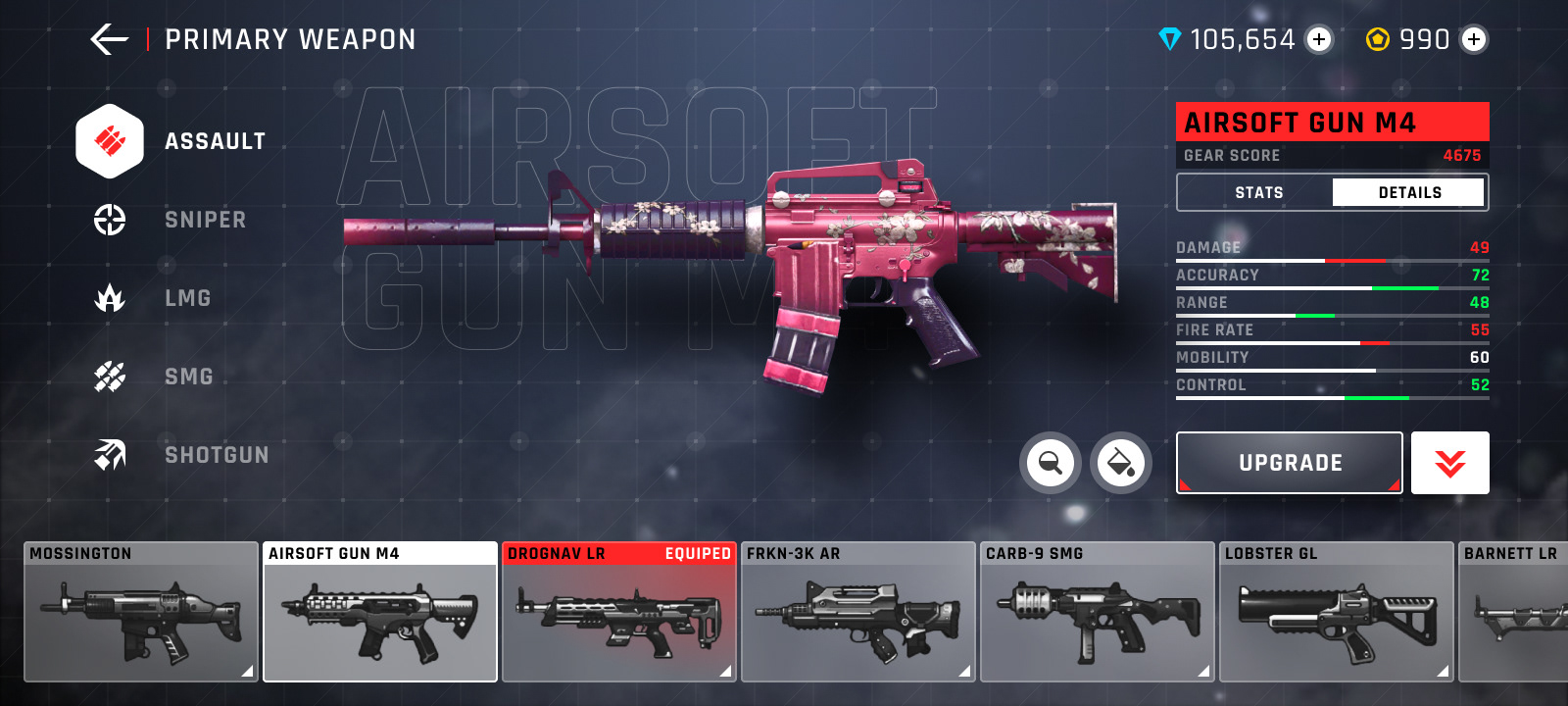Upgrade the Airsoft Gun M4
This screenshot has width=1568, height=706.
(1290, 463)
